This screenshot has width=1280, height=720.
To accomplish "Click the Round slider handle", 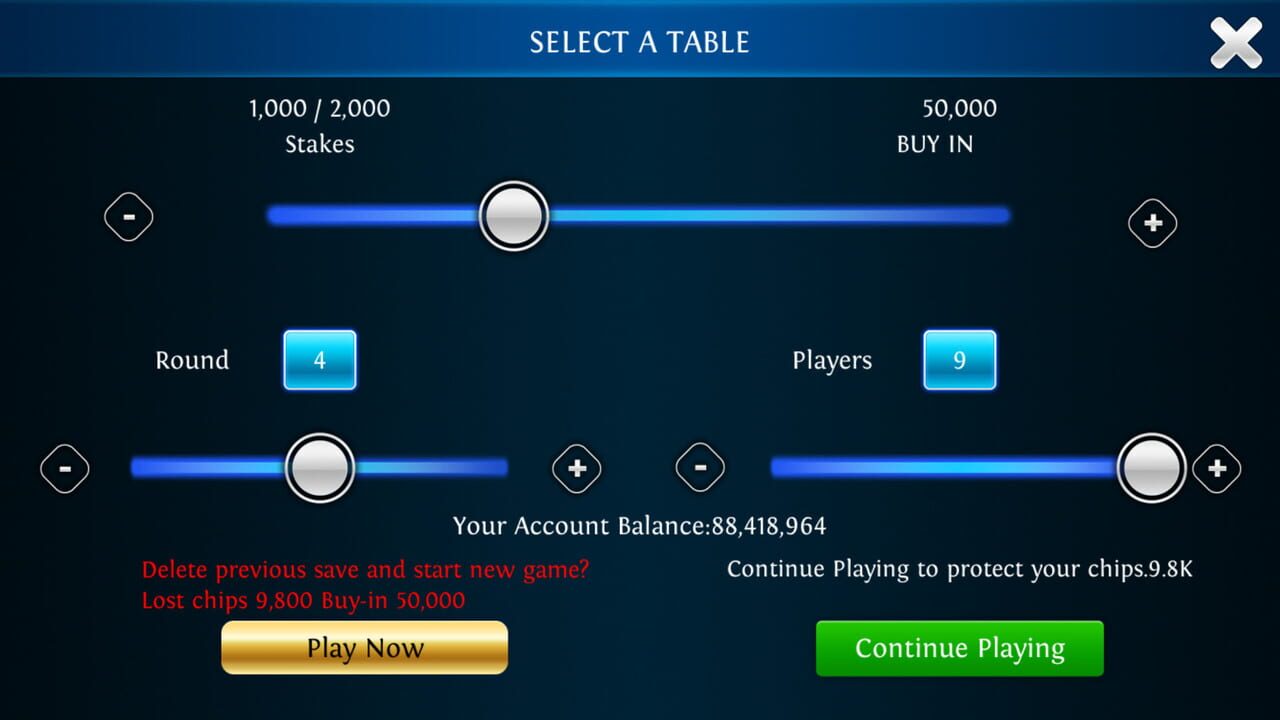I will [x=319, y=467].
